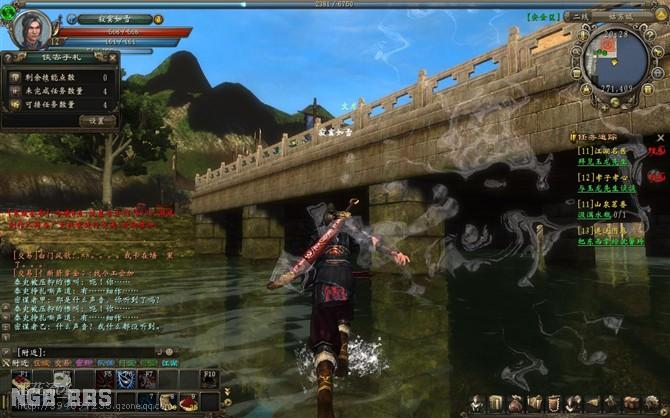
Task: Click the 设置 button in the handbook panel
Action: tap(97, 120)
